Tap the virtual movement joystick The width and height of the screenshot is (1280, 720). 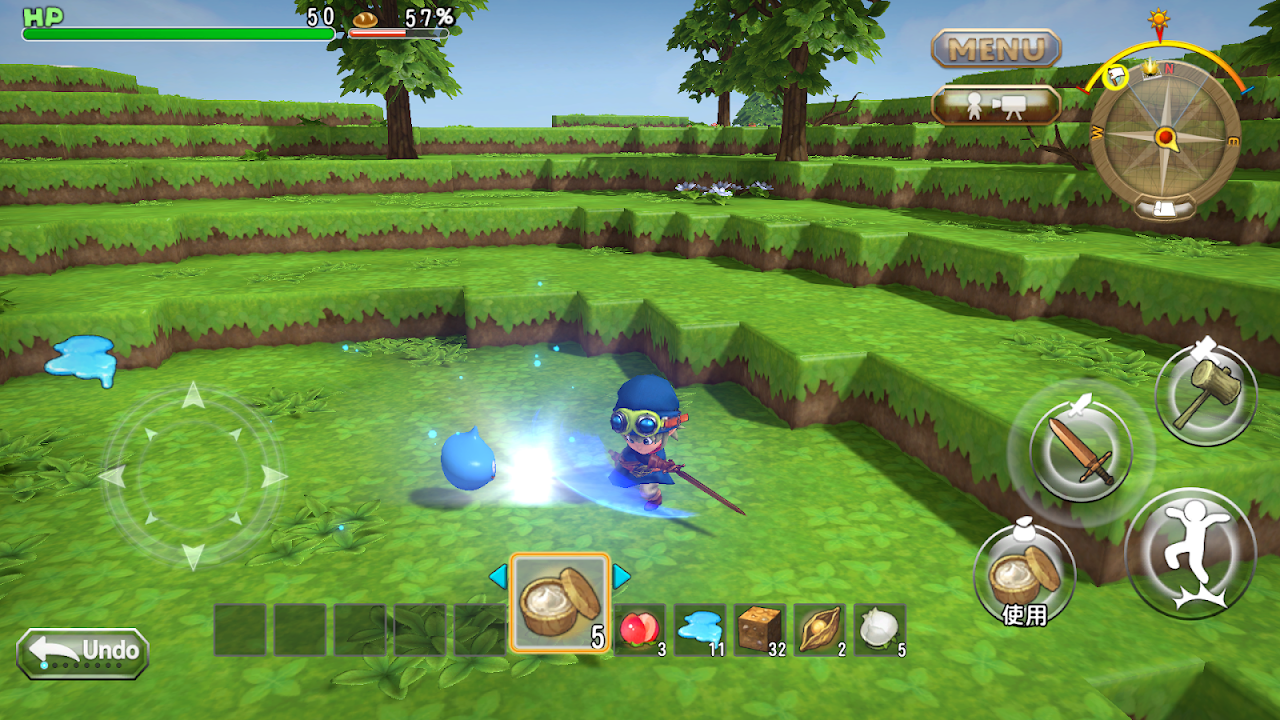click(x=193, y=477)
